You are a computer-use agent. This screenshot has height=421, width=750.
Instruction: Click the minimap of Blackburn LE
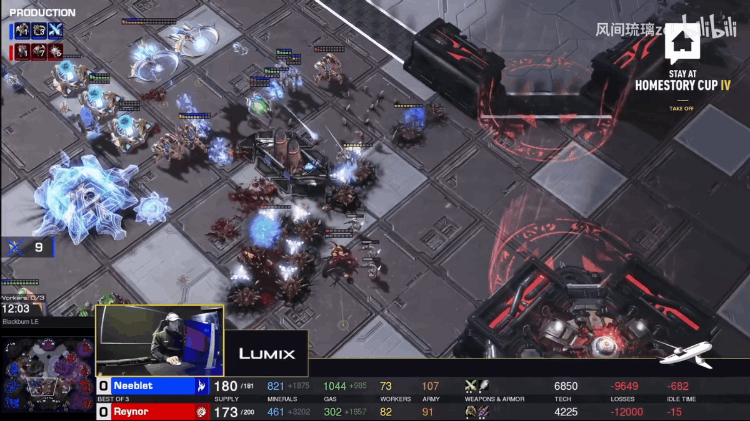click(x=48, y=374)
